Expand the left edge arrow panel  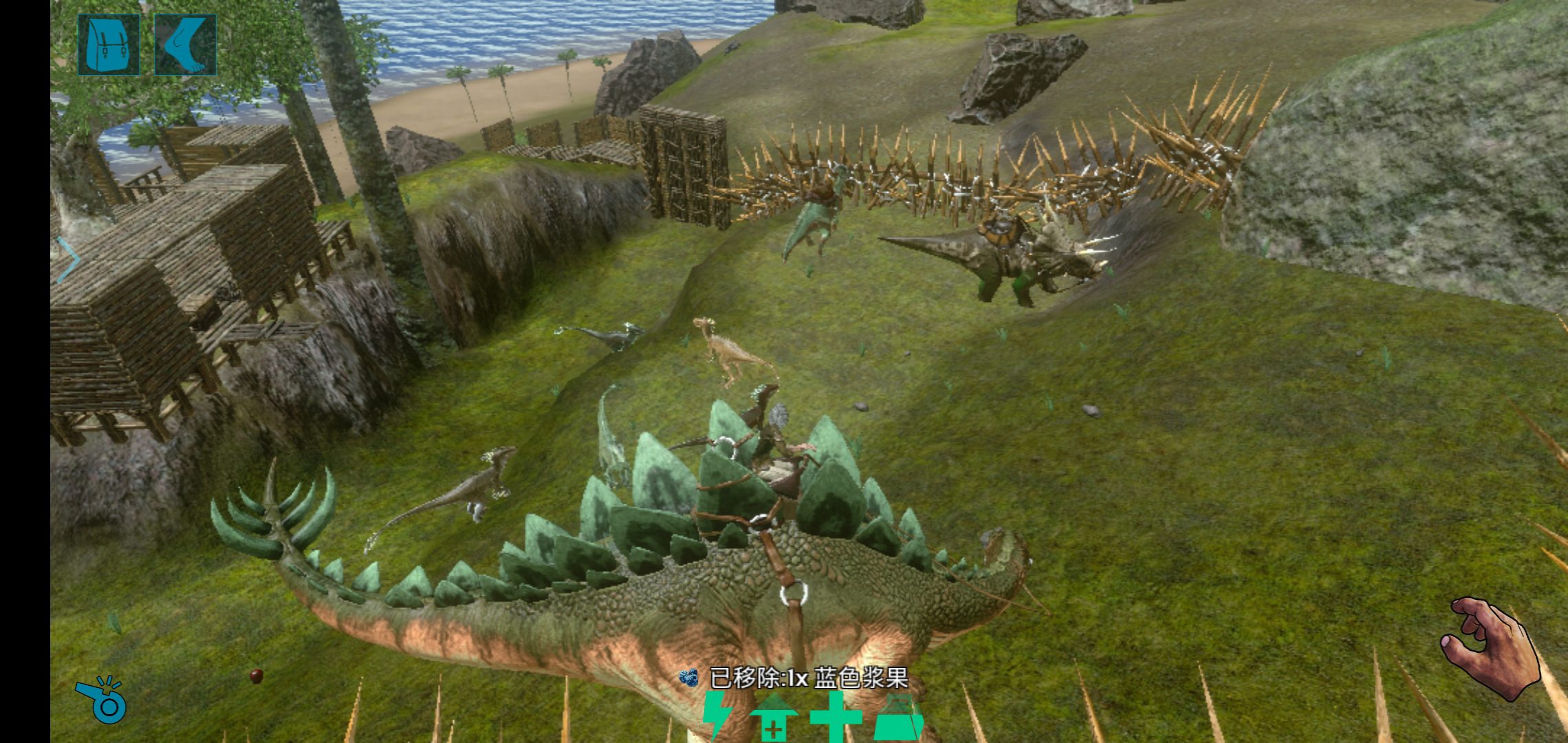coord(67,260)
